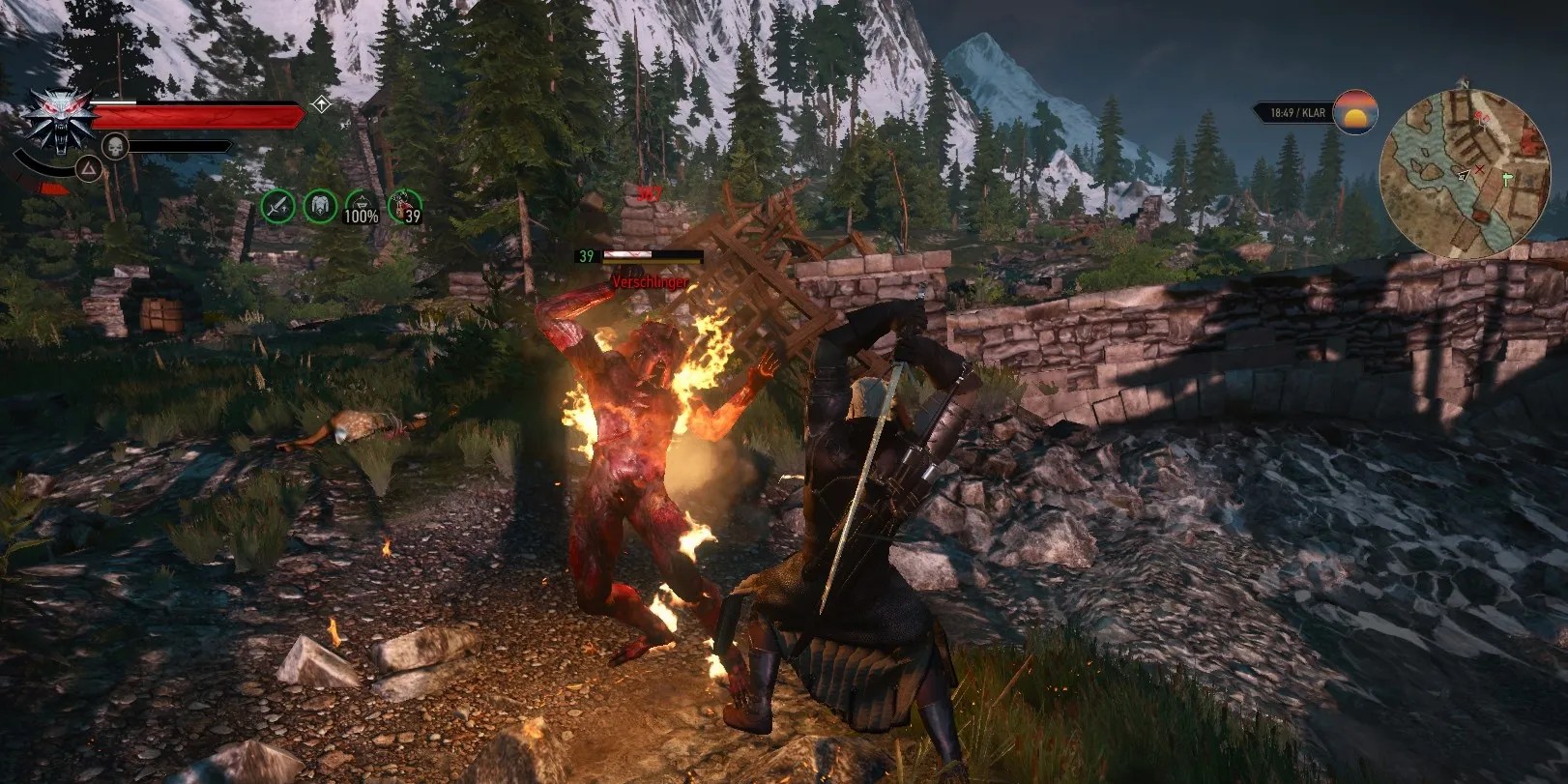Click the skull toxicity icon
The width and height of the screenshot is (1568, 784).
(x=114, y=148)
